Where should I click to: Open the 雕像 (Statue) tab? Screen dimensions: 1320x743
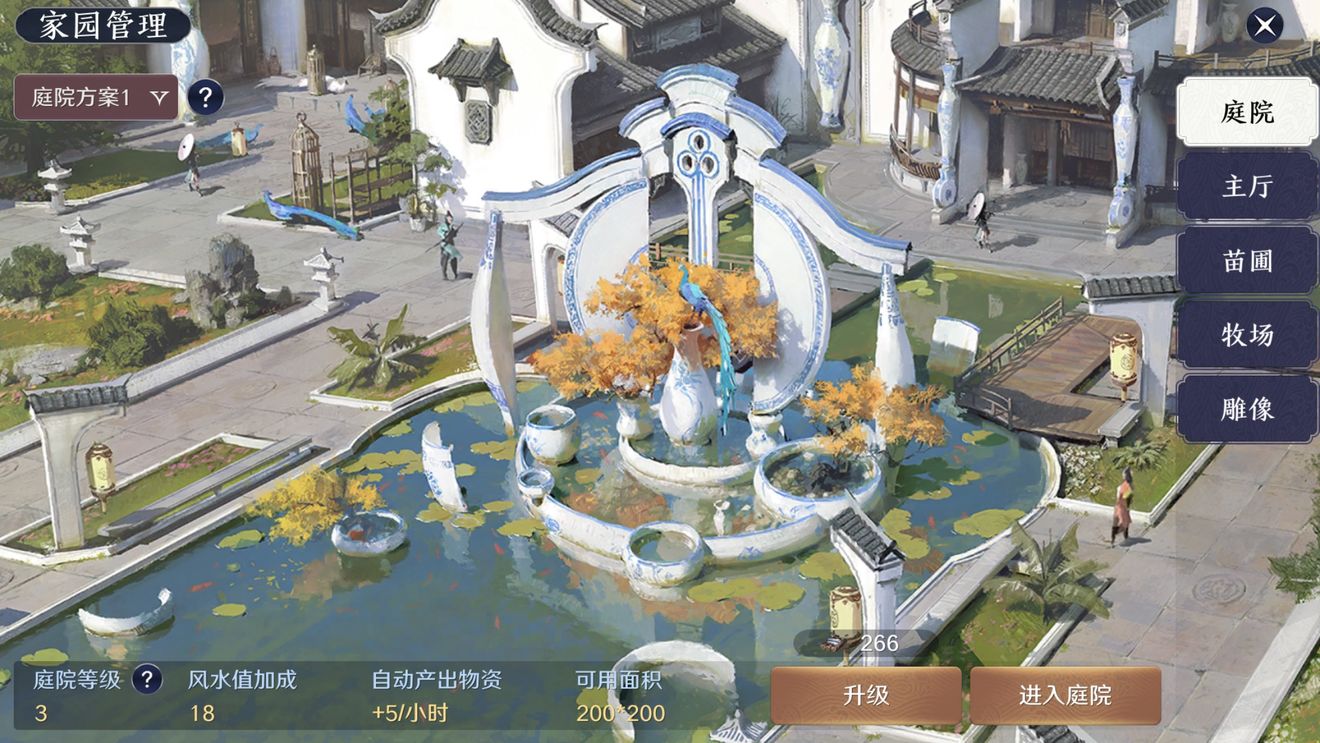pyautogui.click(x=1248, y=410)
